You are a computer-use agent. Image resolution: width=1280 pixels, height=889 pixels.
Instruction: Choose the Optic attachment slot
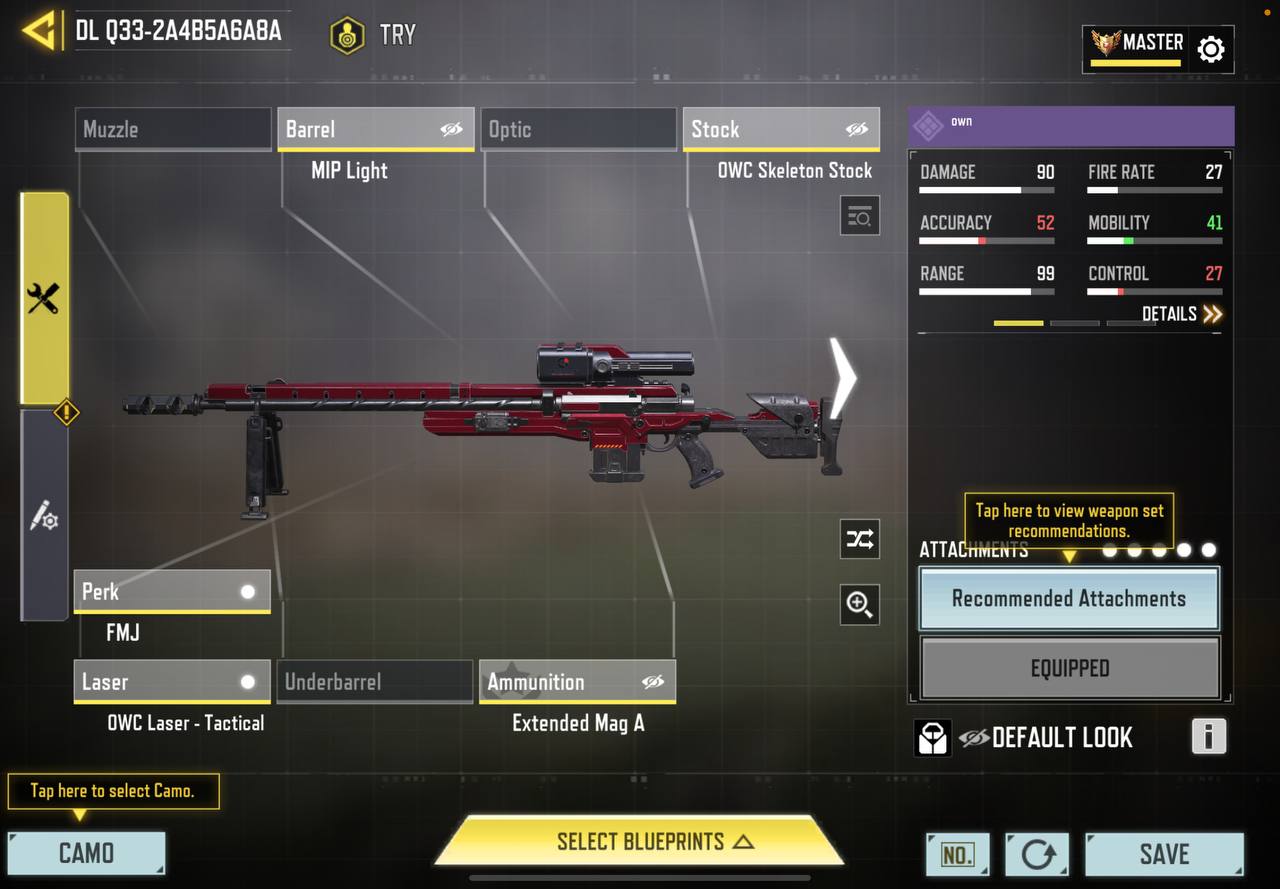point(579,129)
